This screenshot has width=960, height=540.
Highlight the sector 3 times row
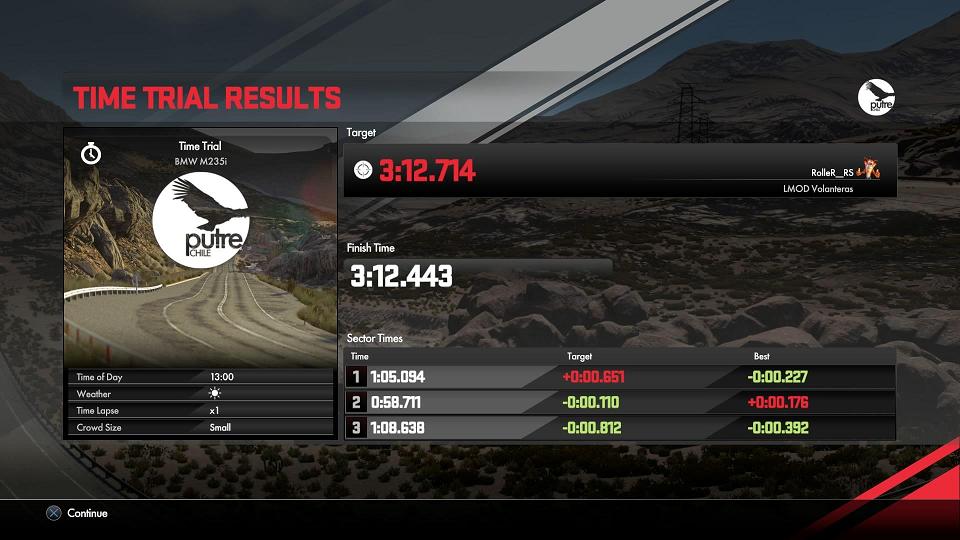tap(620, 427)
